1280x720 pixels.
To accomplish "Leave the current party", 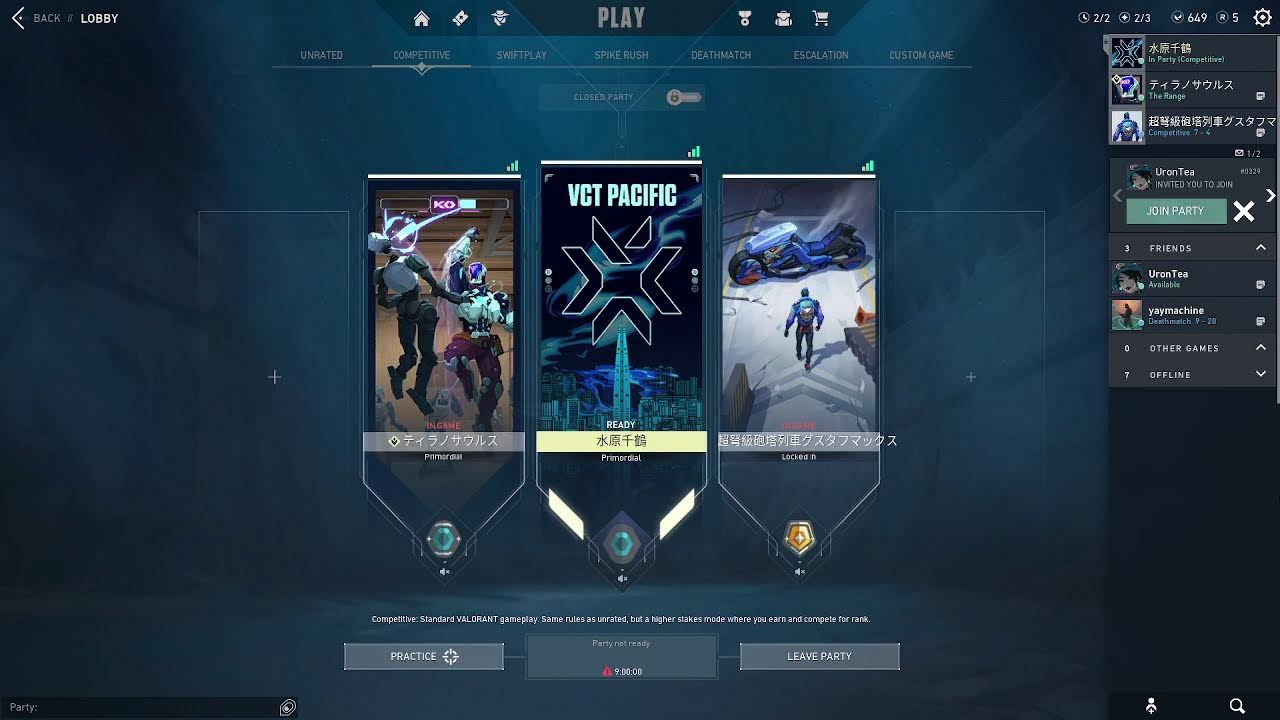I will 819,656.
